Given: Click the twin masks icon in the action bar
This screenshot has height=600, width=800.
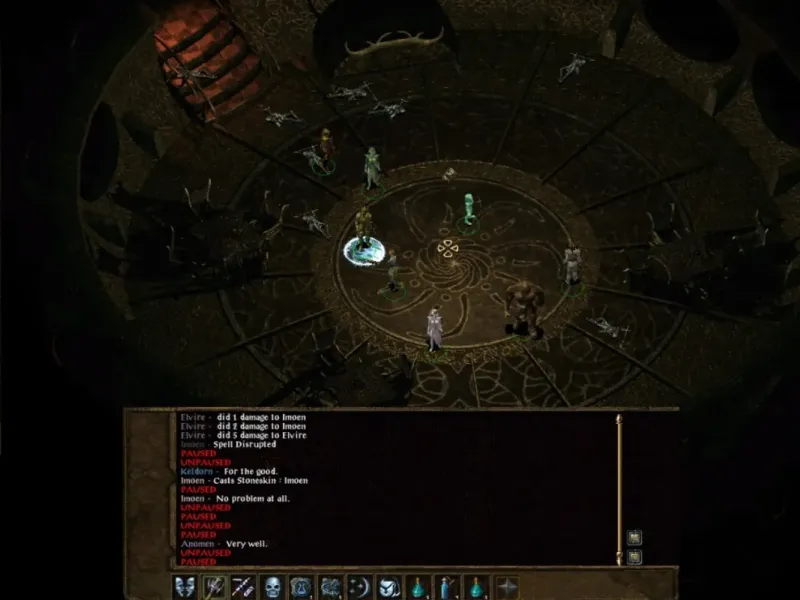Looking at the screenshot, I should pos(185,587).
